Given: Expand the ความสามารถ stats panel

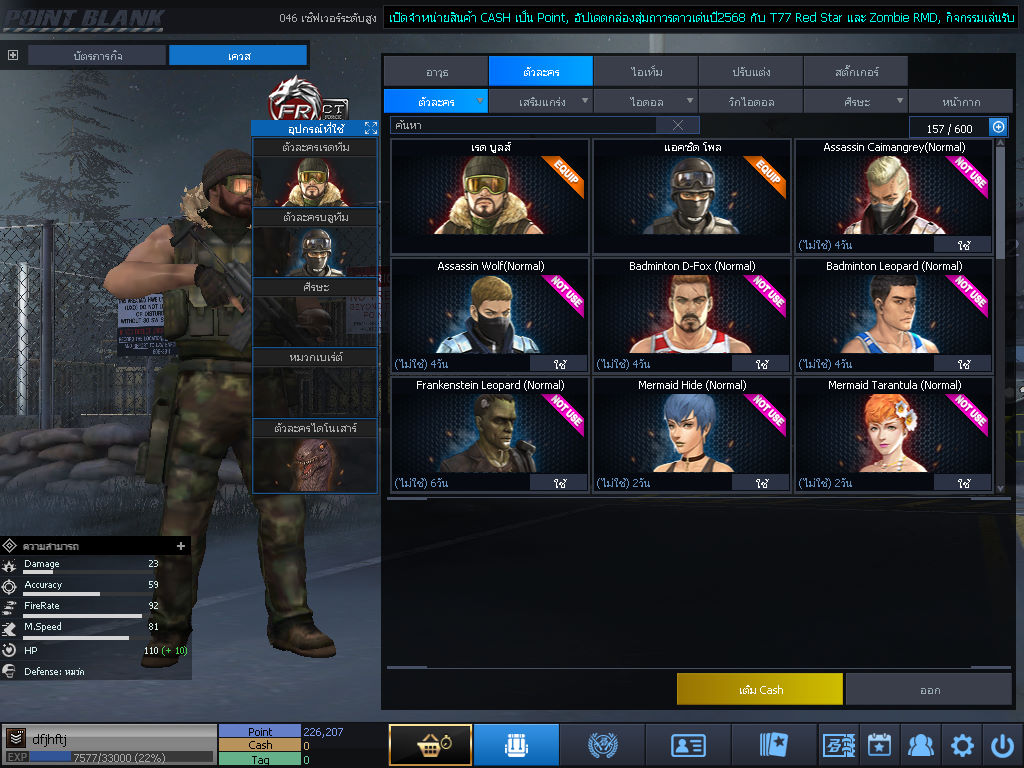Looking at the screenshot, I should click(x=181, y=546).
